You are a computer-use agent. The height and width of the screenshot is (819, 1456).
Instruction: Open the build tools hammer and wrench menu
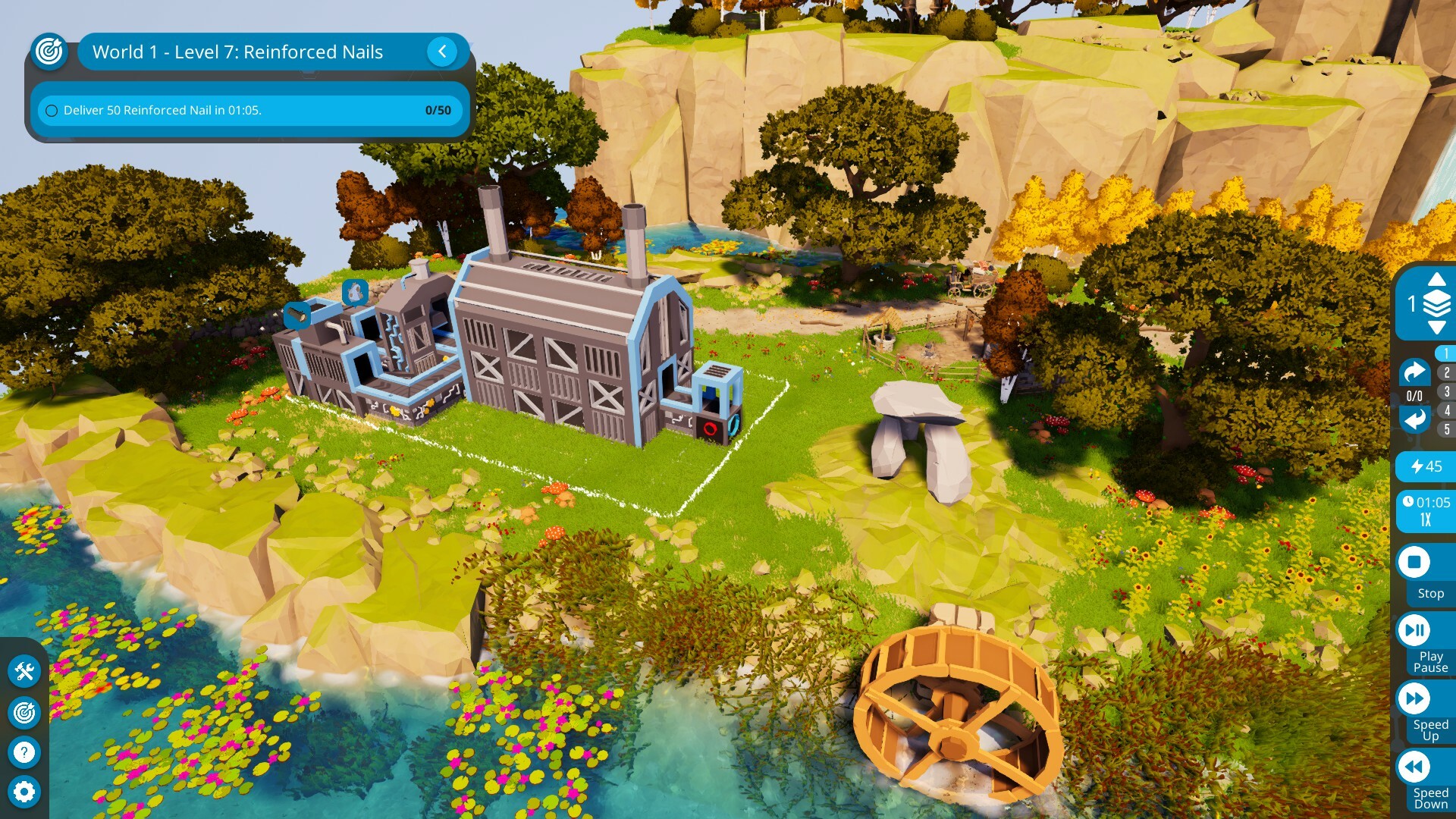click(x=24, y=671)
